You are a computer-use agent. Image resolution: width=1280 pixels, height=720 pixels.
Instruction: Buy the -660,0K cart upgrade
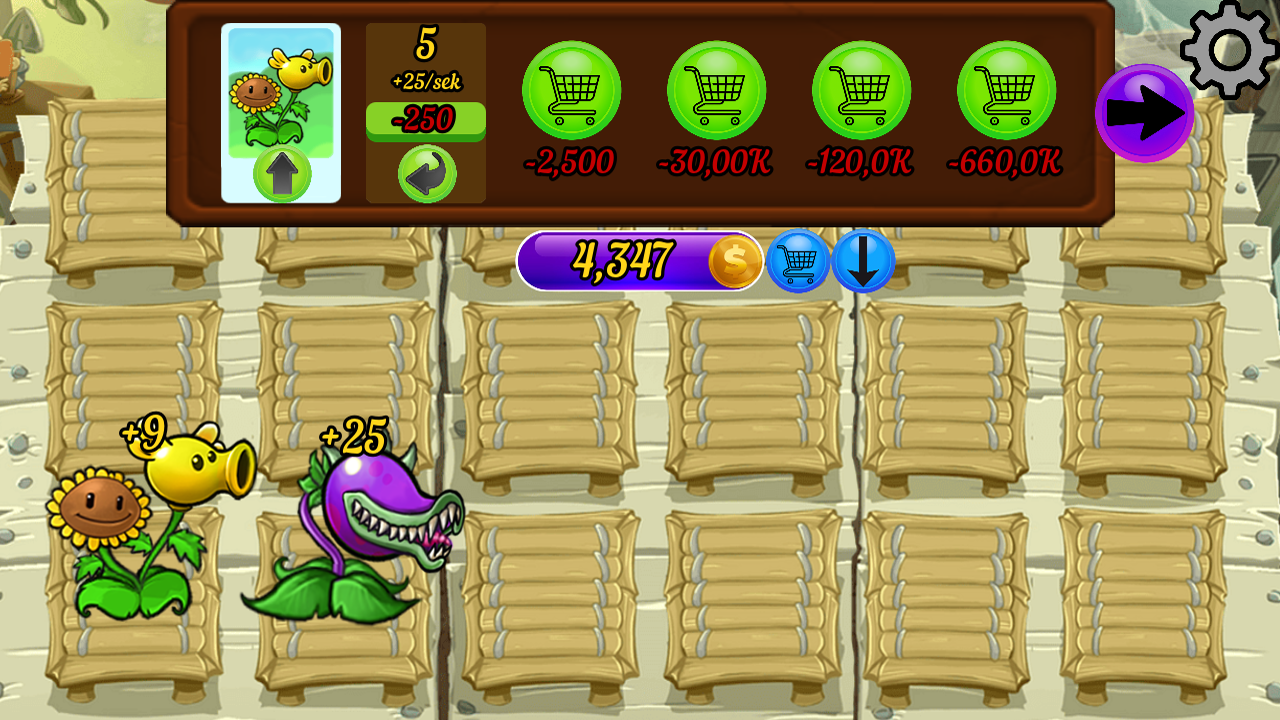point(1009,91)
